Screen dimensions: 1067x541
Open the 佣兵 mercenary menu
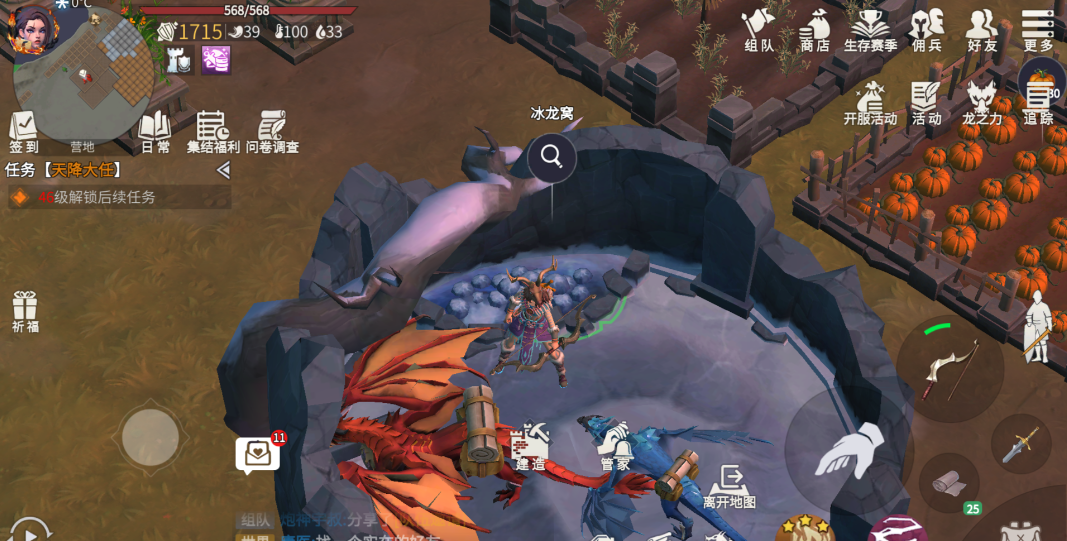(927, 28)
